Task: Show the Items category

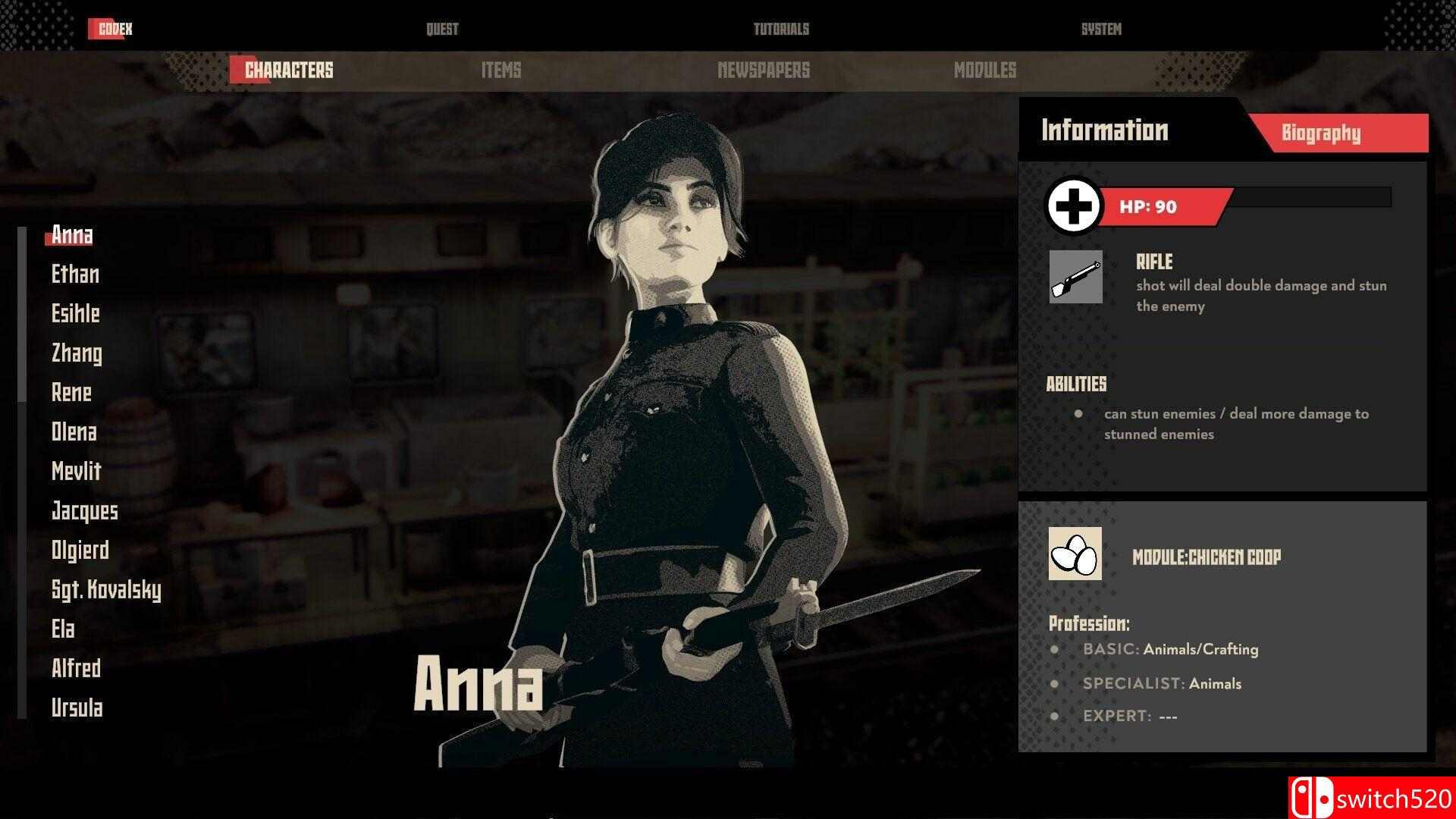Action: point(501,71)
